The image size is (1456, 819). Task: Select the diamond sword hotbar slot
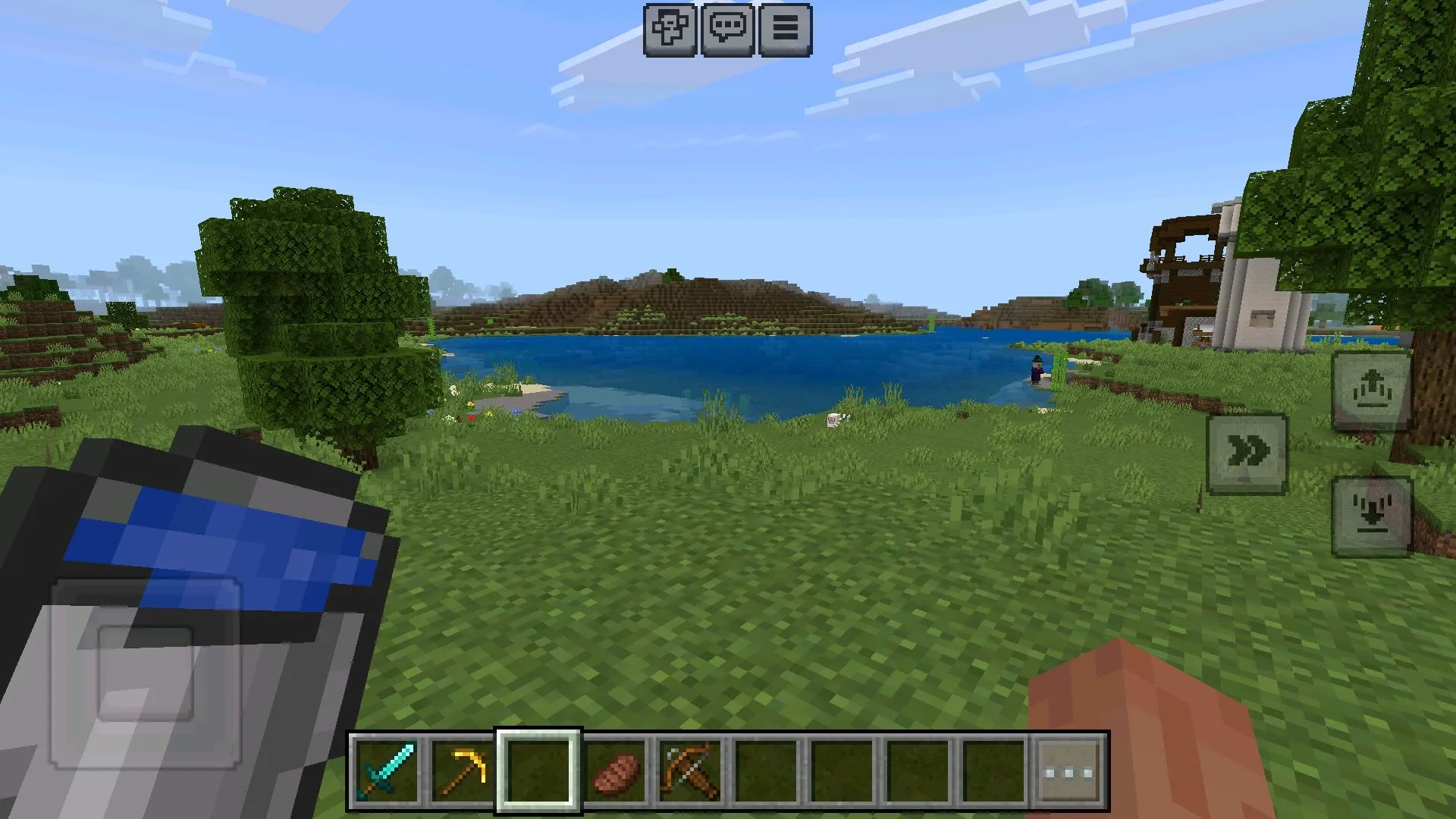(x=387, y=771)
